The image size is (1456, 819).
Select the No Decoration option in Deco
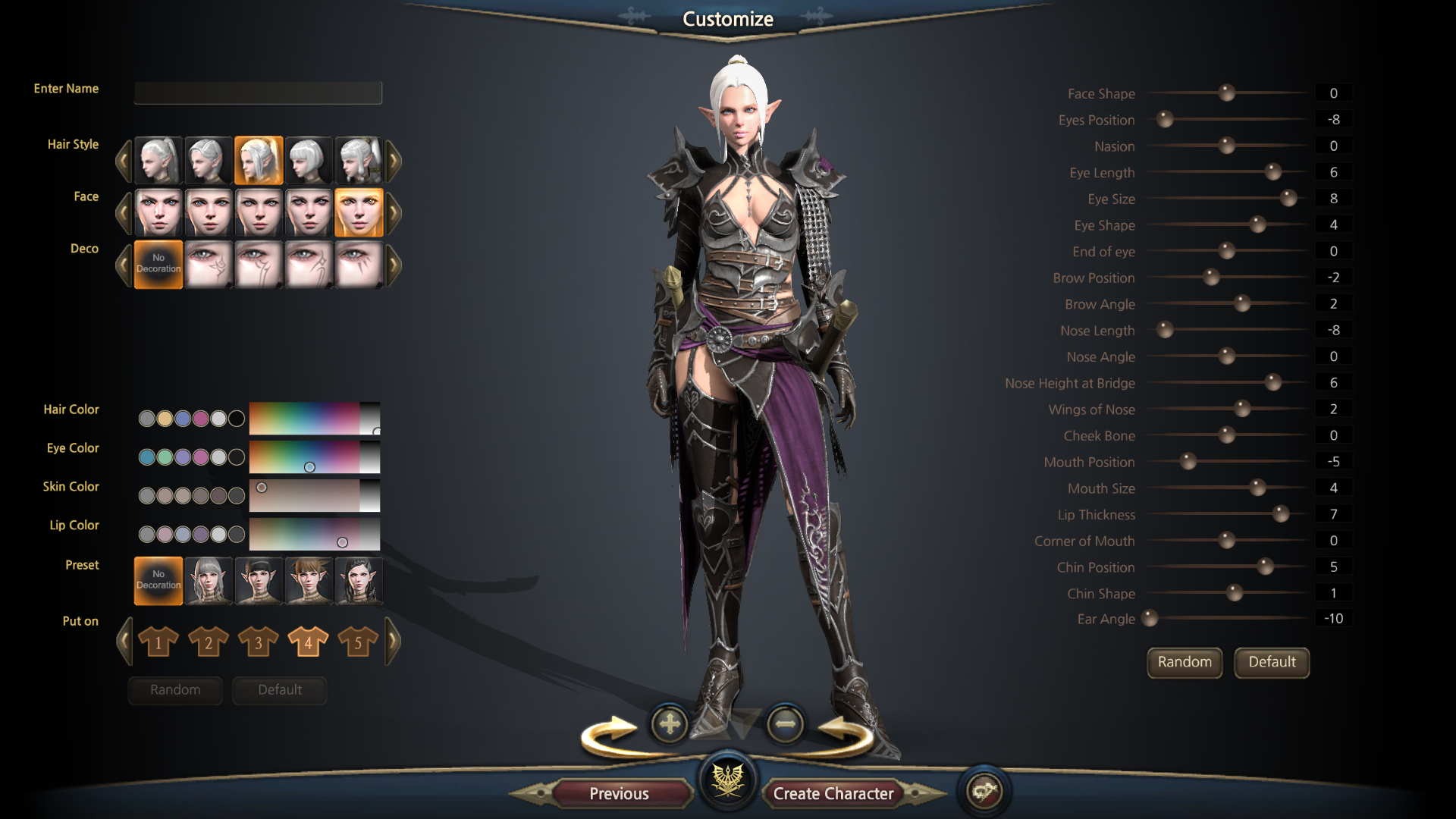[158, 264]
